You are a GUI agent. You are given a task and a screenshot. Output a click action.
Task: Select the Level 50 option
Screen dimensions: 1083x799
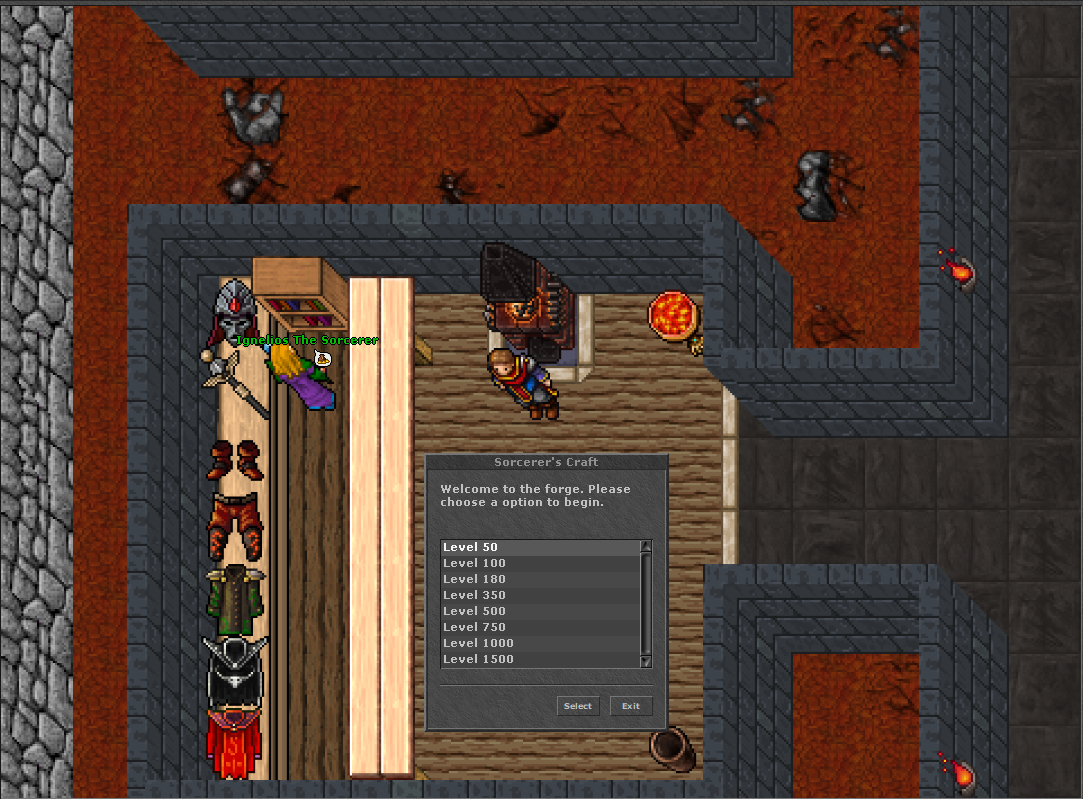click(x=539, y=547)
